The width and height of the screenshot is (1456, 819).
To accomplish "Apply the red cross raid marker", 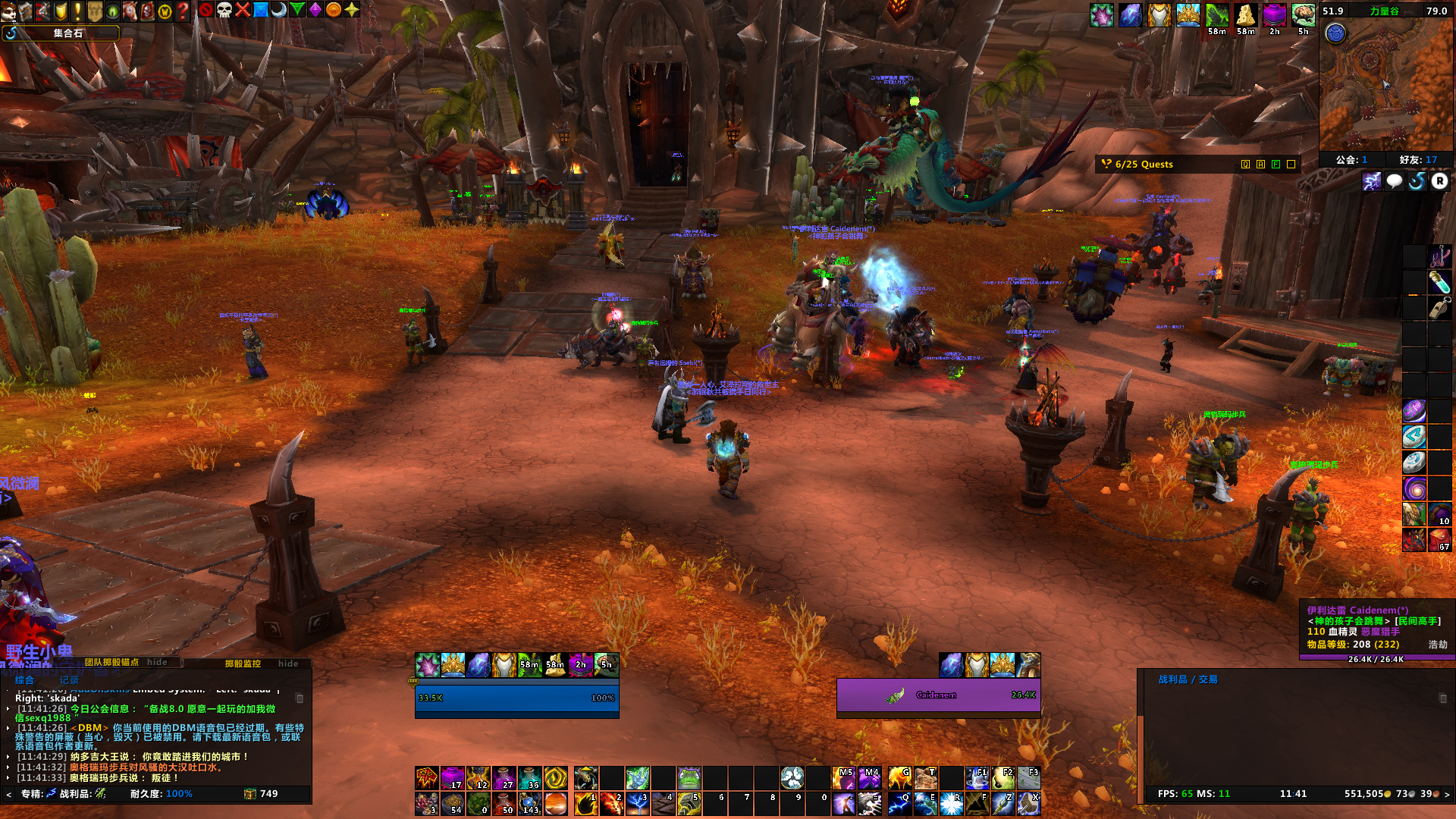I will 243,10.
